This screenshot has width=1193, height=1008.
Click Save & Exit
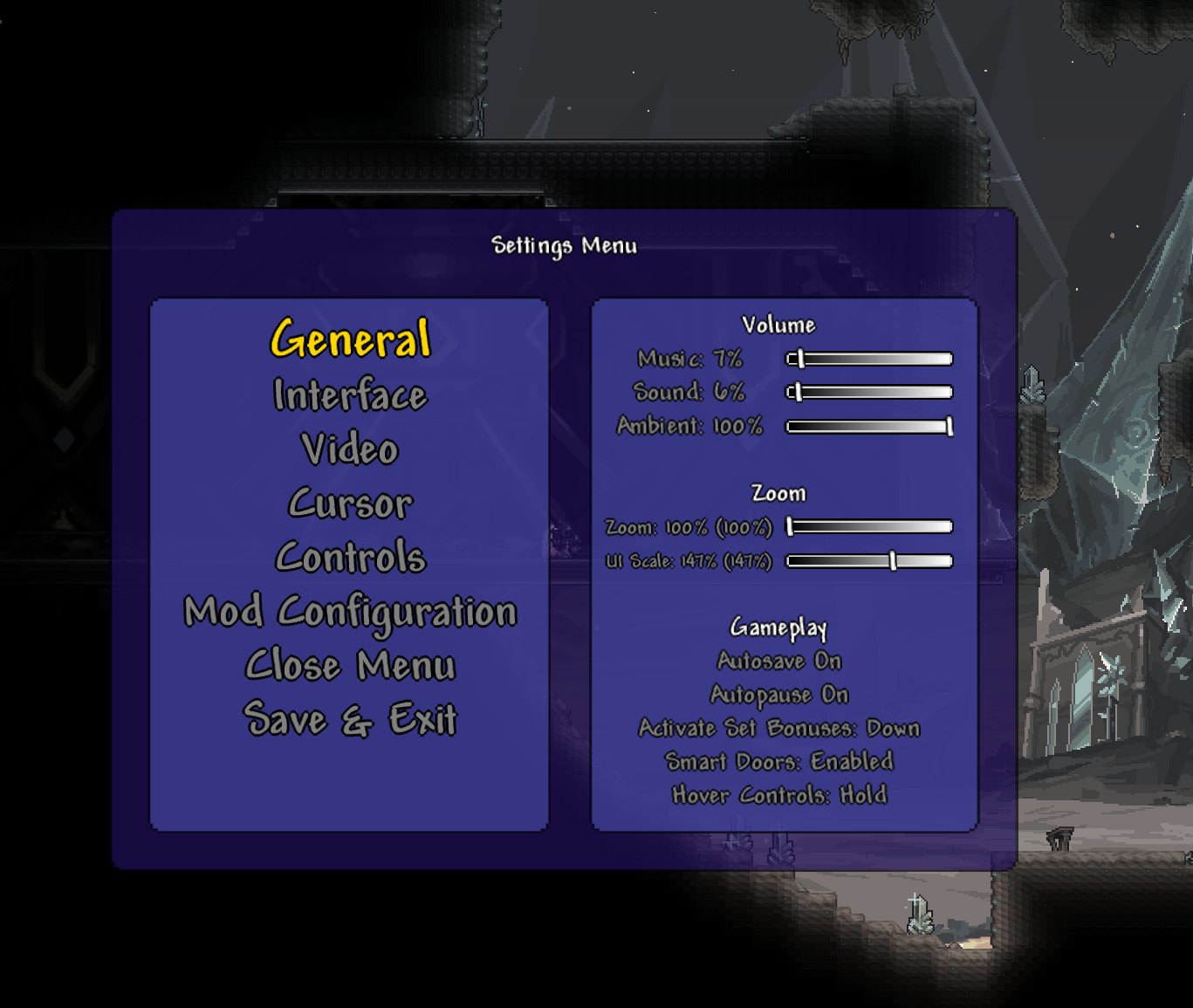[x=351, y=720]
